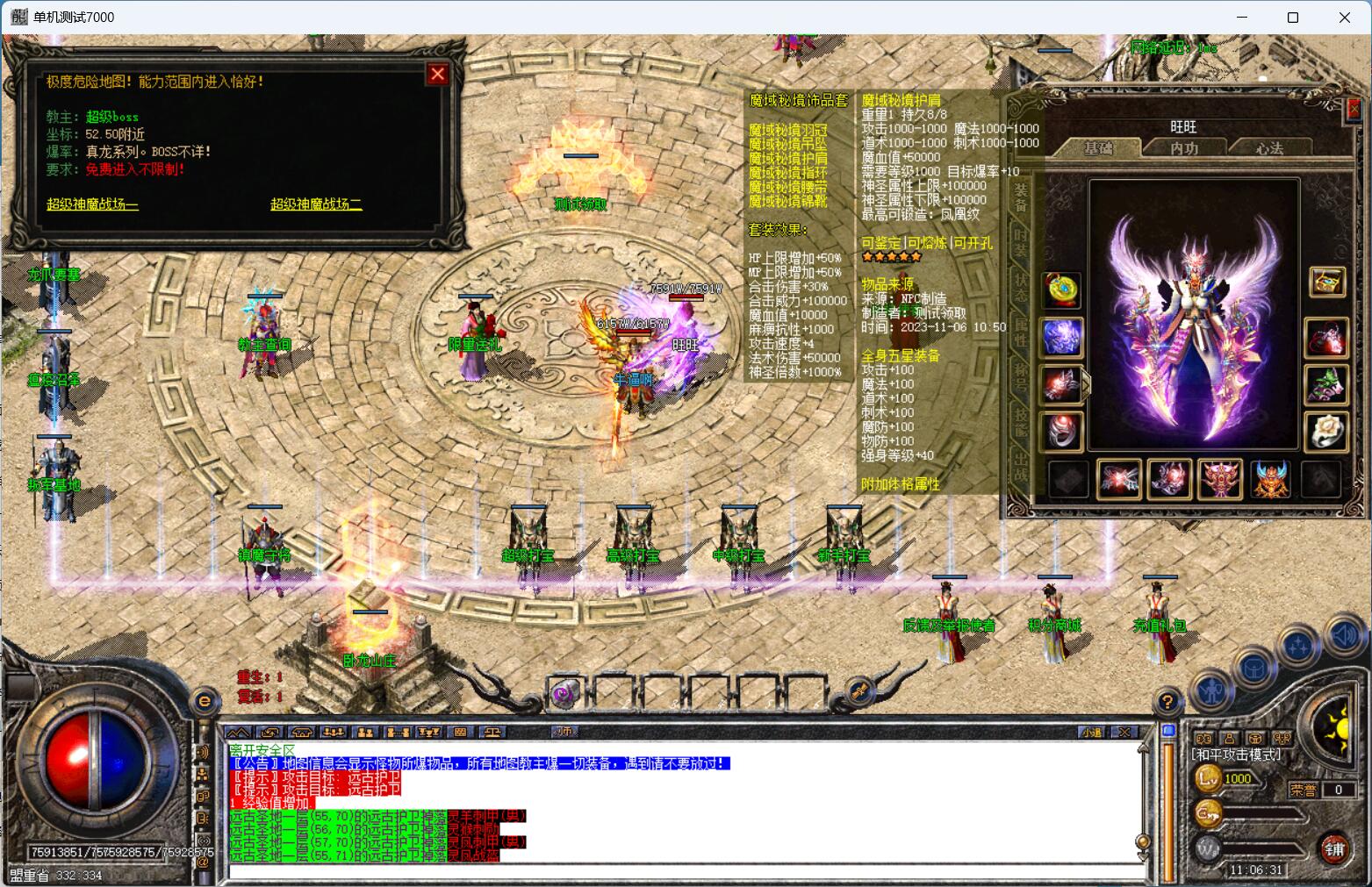This screenshot has height=887, width=1372.
Task: Open the bag round button
Action: pyautogui.click(x=1253, y=669)
